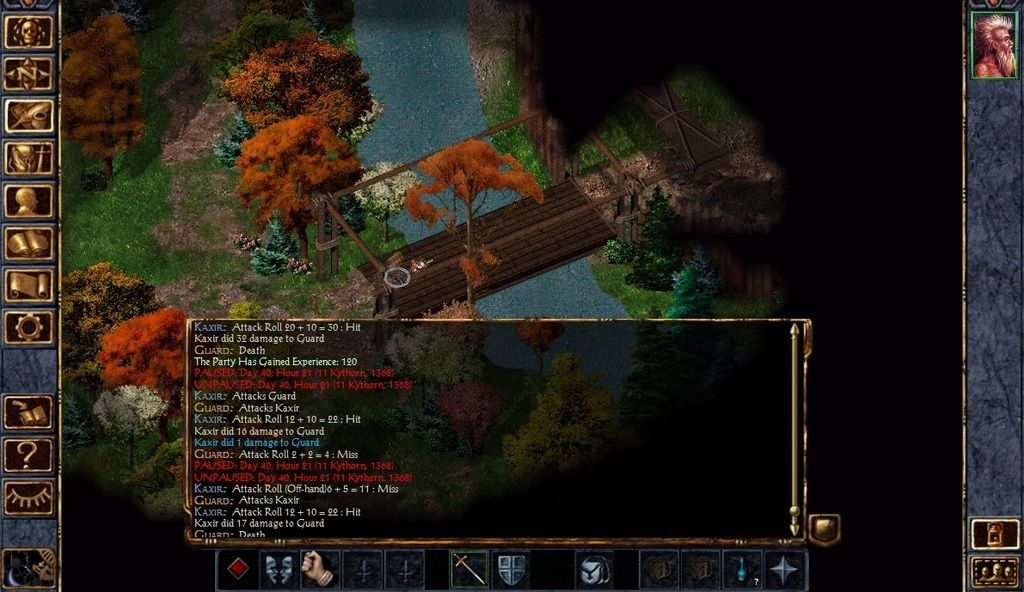Click the red diamond action button

[x=237, y=569]
